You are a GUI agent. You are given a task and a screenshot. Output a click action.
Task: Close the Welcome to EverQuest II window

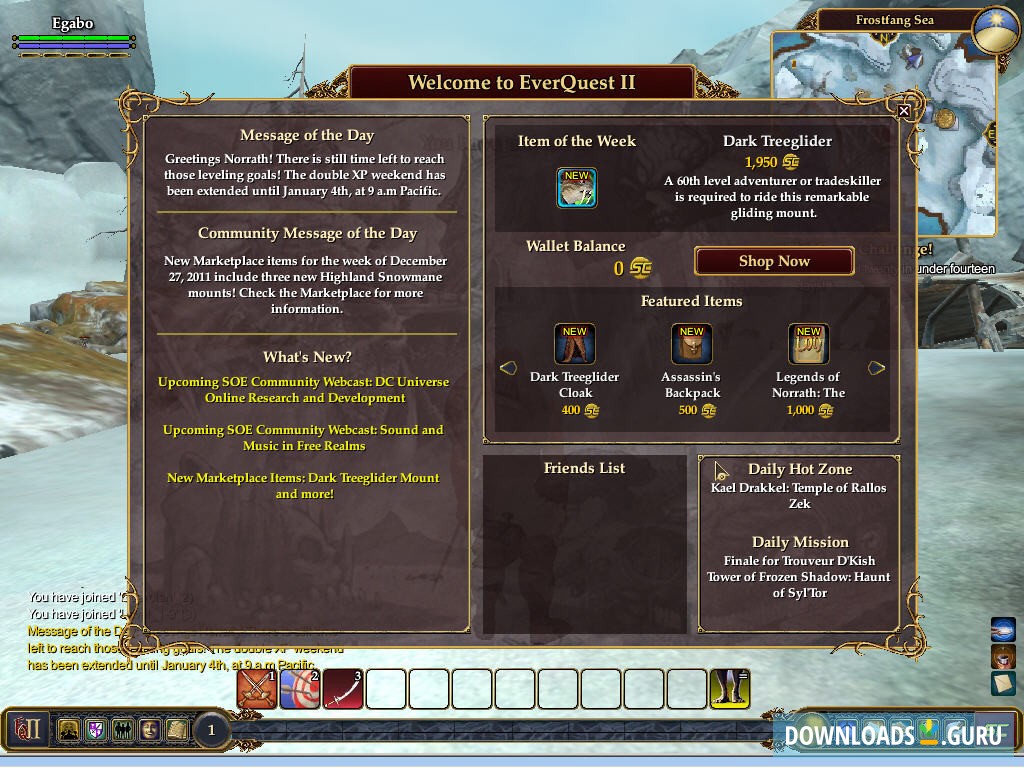click(904, 111)
